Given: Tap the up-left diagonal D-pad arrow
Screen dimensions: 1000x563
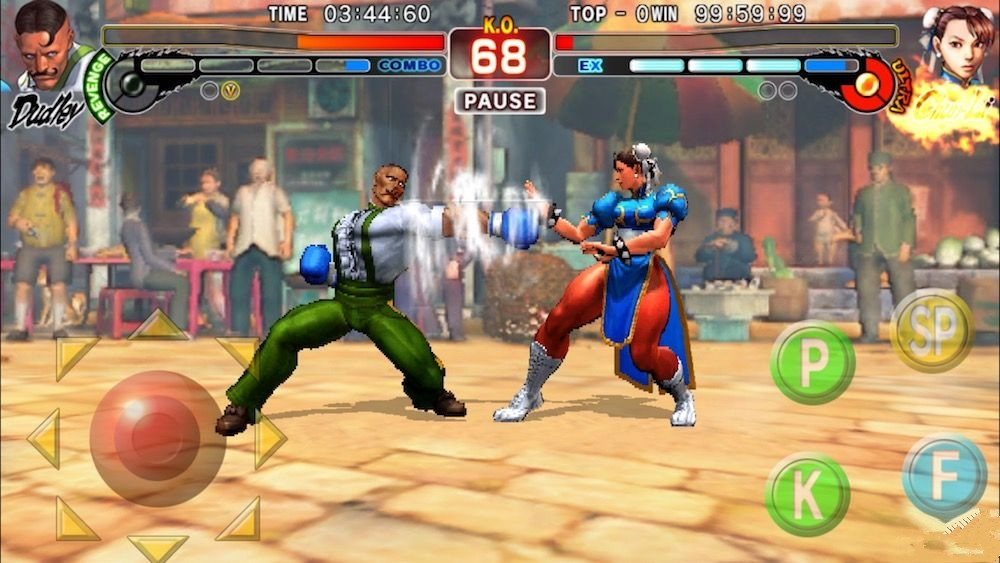Looking at the screenshot, I should (72, 355).
